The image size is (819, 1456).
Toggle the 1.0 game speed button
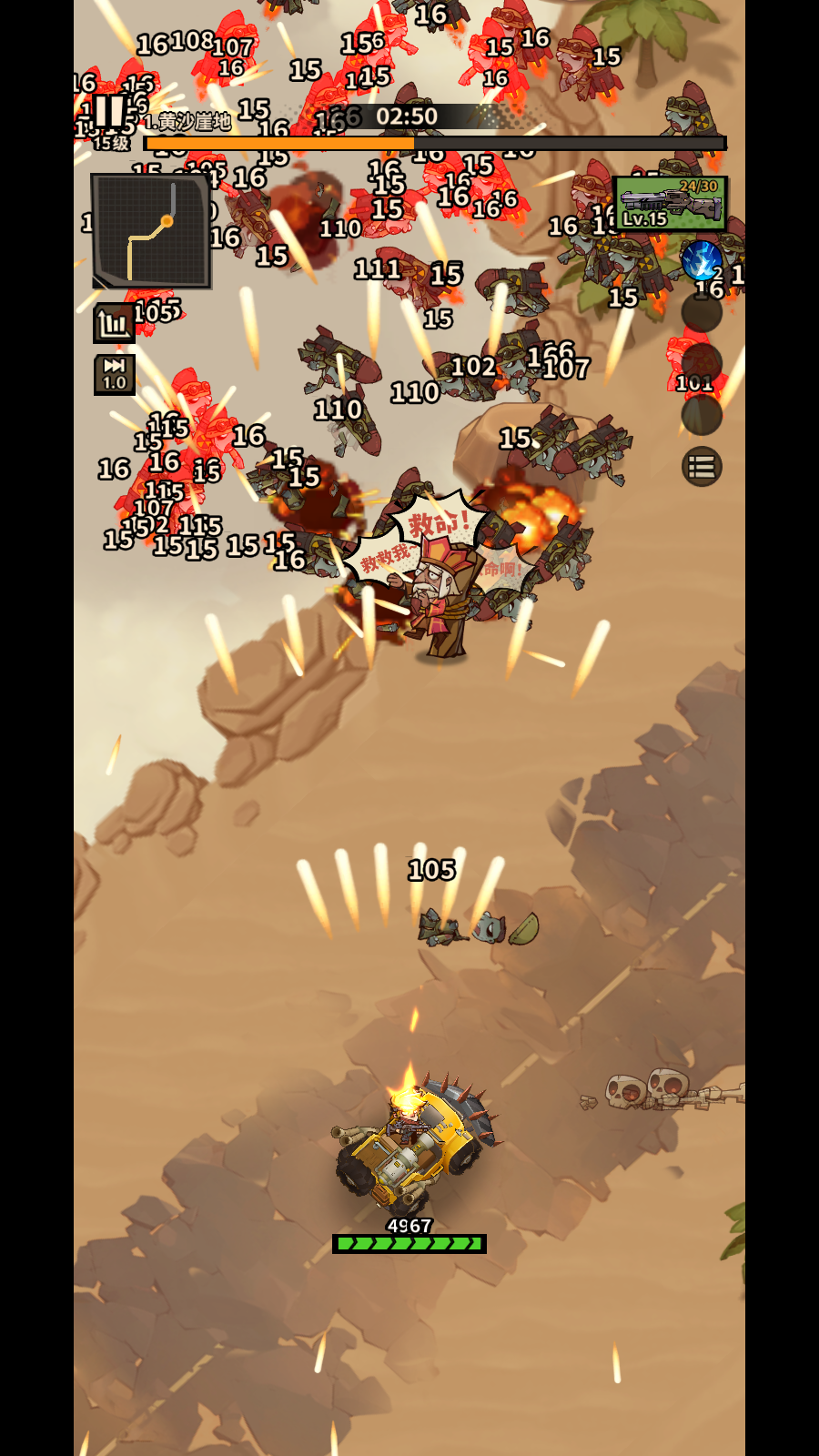point(115,374)
